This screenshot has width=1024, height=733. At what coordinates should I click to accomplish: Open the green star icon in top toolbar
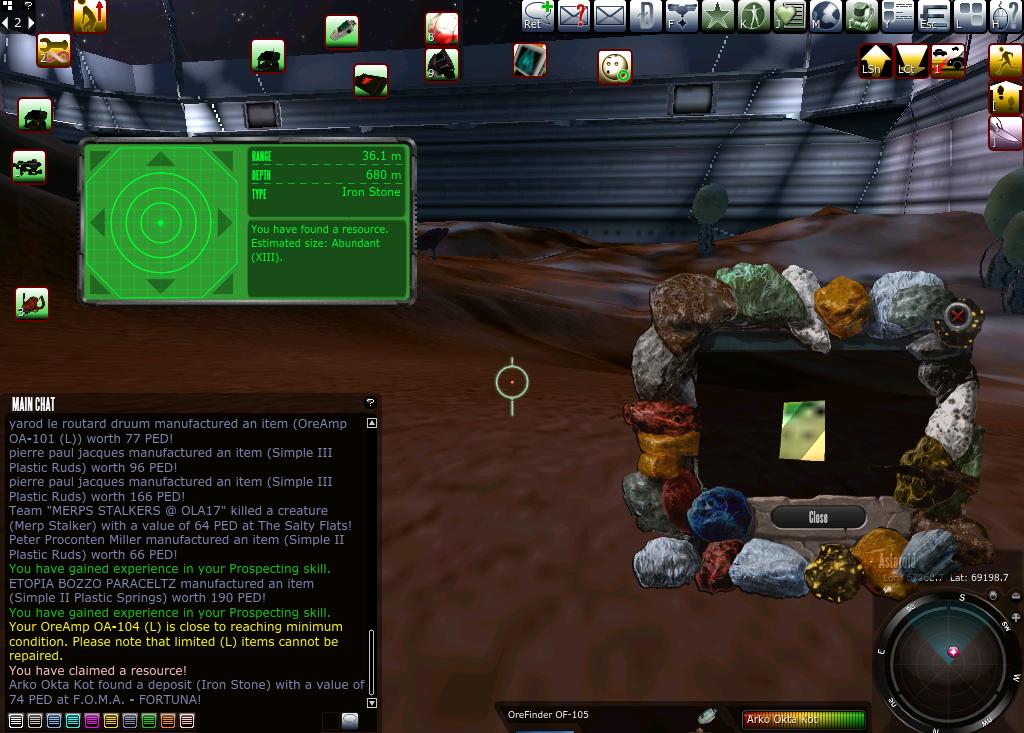click(717, 16)
